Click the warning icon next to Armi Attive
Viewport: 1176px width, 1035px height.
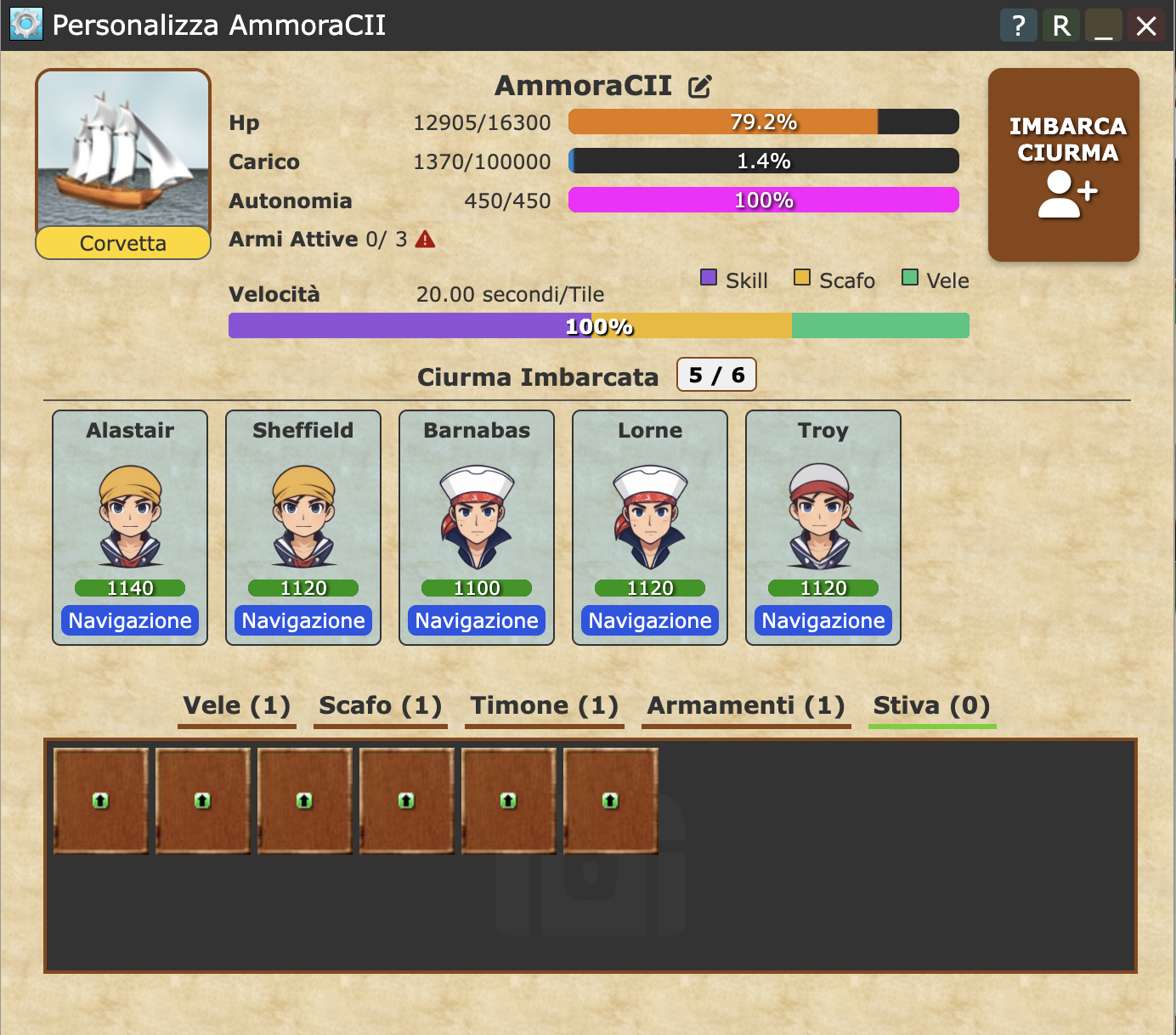point(425,239)
